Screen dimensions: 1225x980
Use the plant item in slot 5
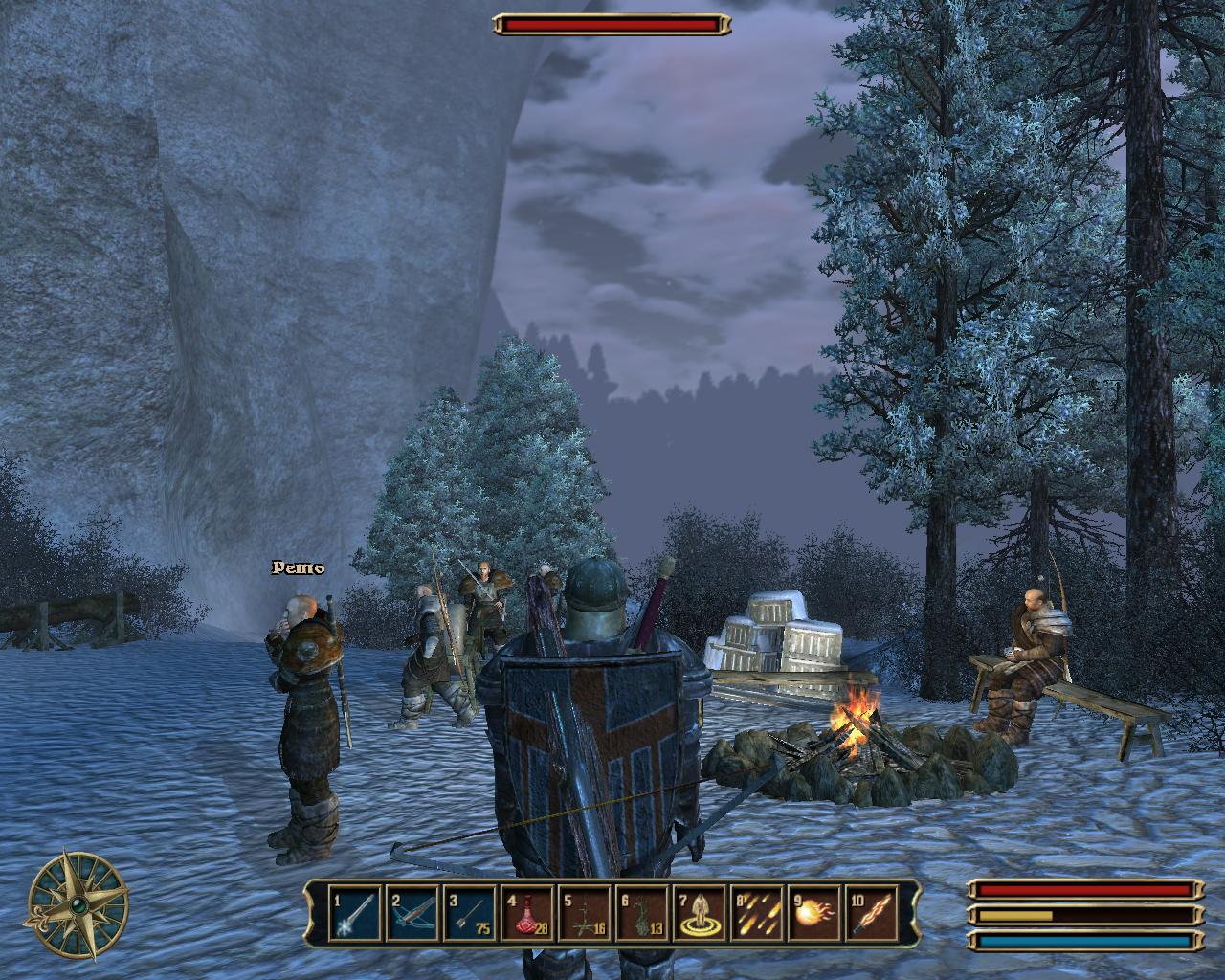[x=583, y=913]
